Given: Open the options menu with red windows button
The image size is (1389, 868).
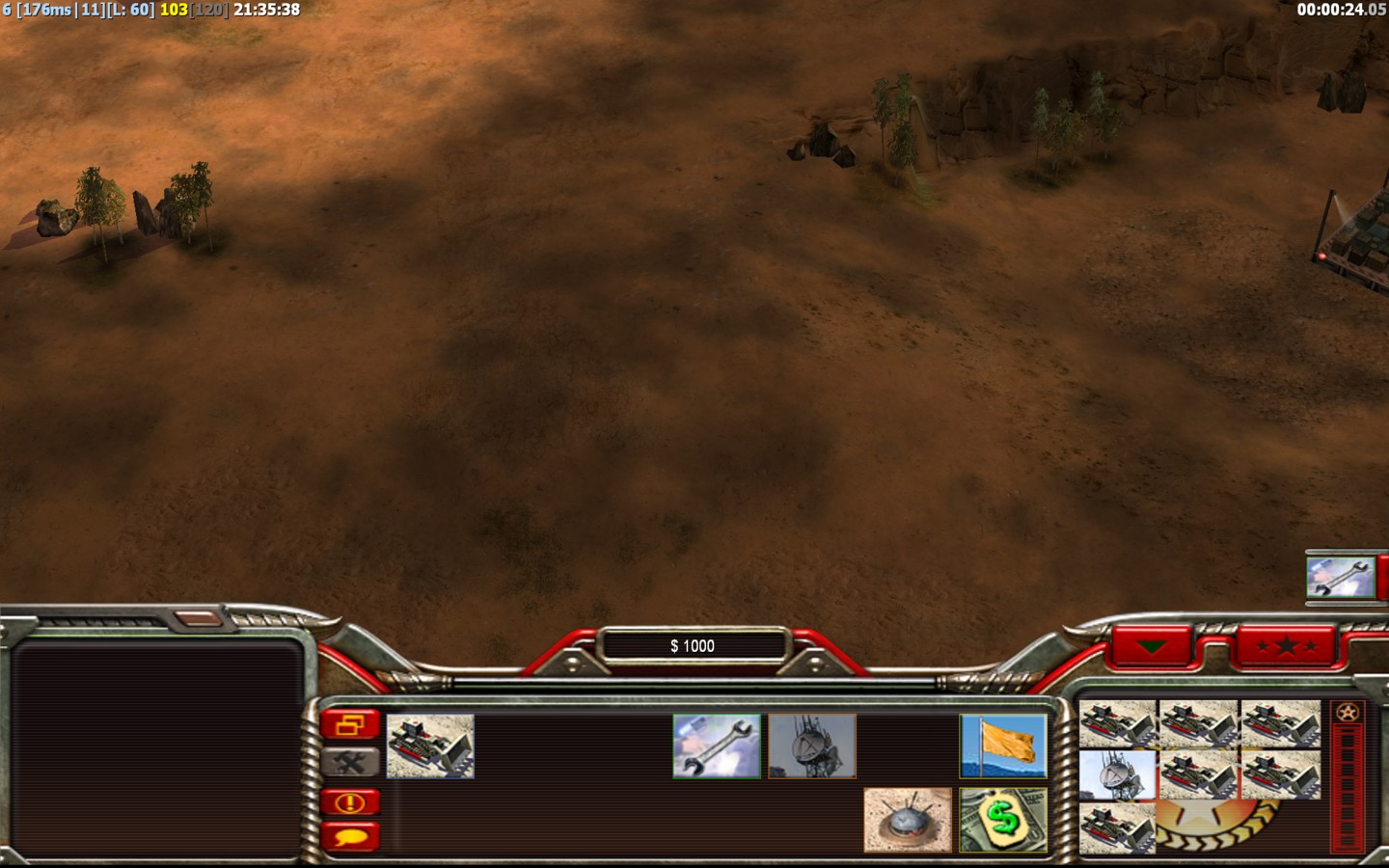Looking at the screenshot, I should (x=350, y=724).
